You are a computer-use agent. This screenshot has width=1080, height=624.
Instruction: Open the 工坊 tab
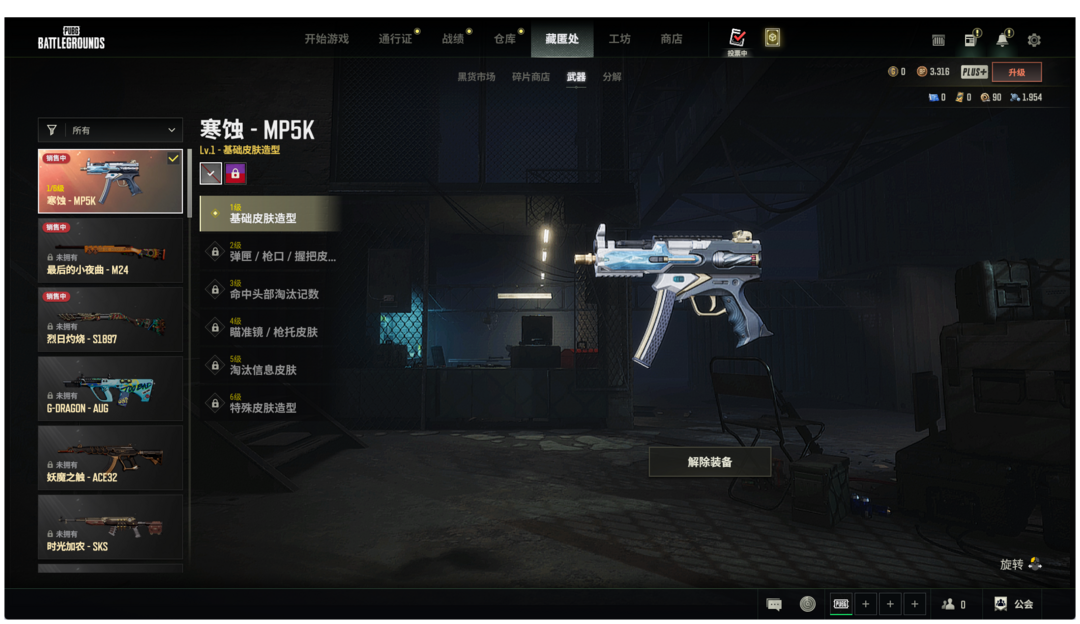[619, 39]
